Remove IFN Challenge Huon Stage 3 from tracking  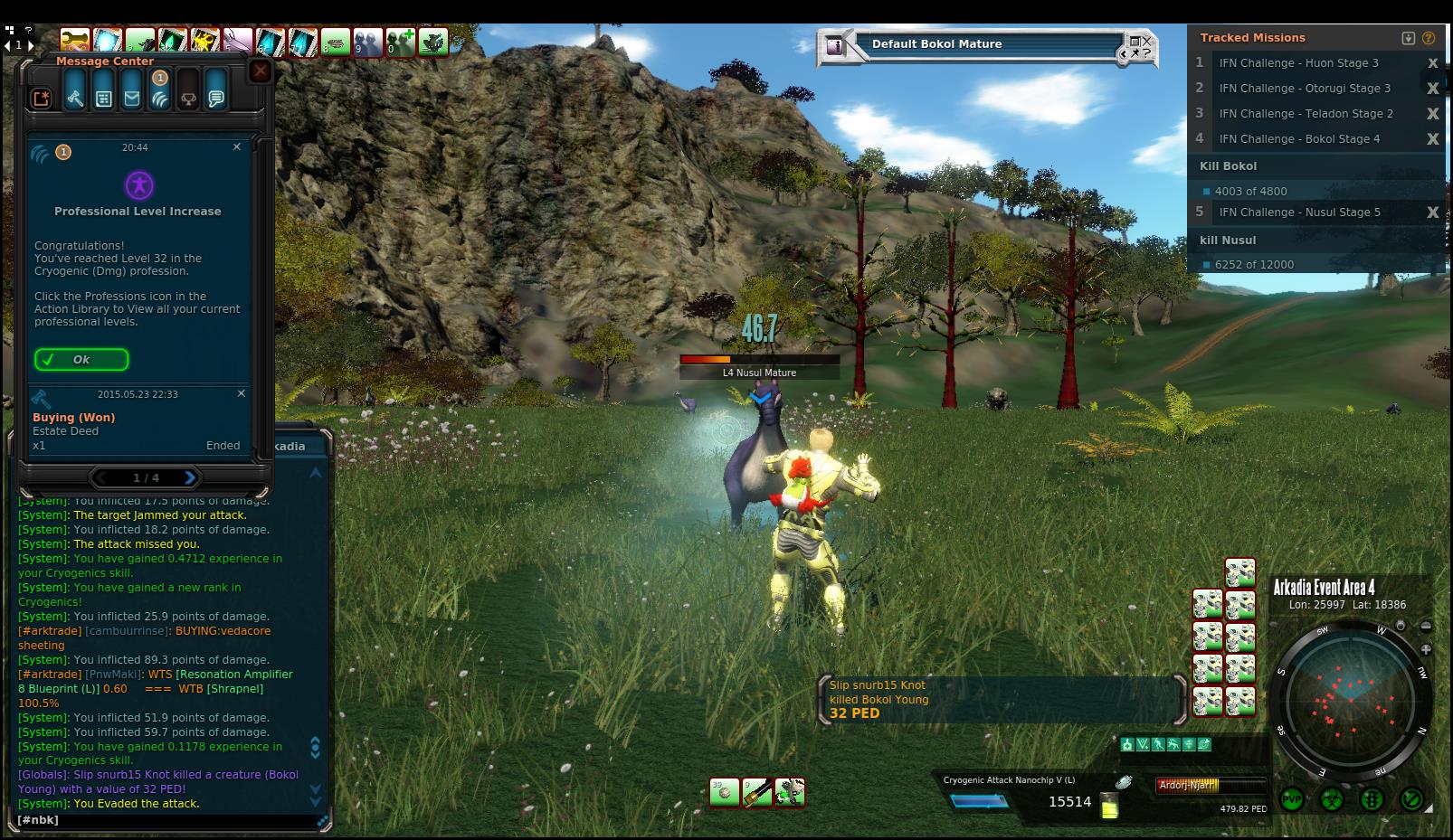1432,63
